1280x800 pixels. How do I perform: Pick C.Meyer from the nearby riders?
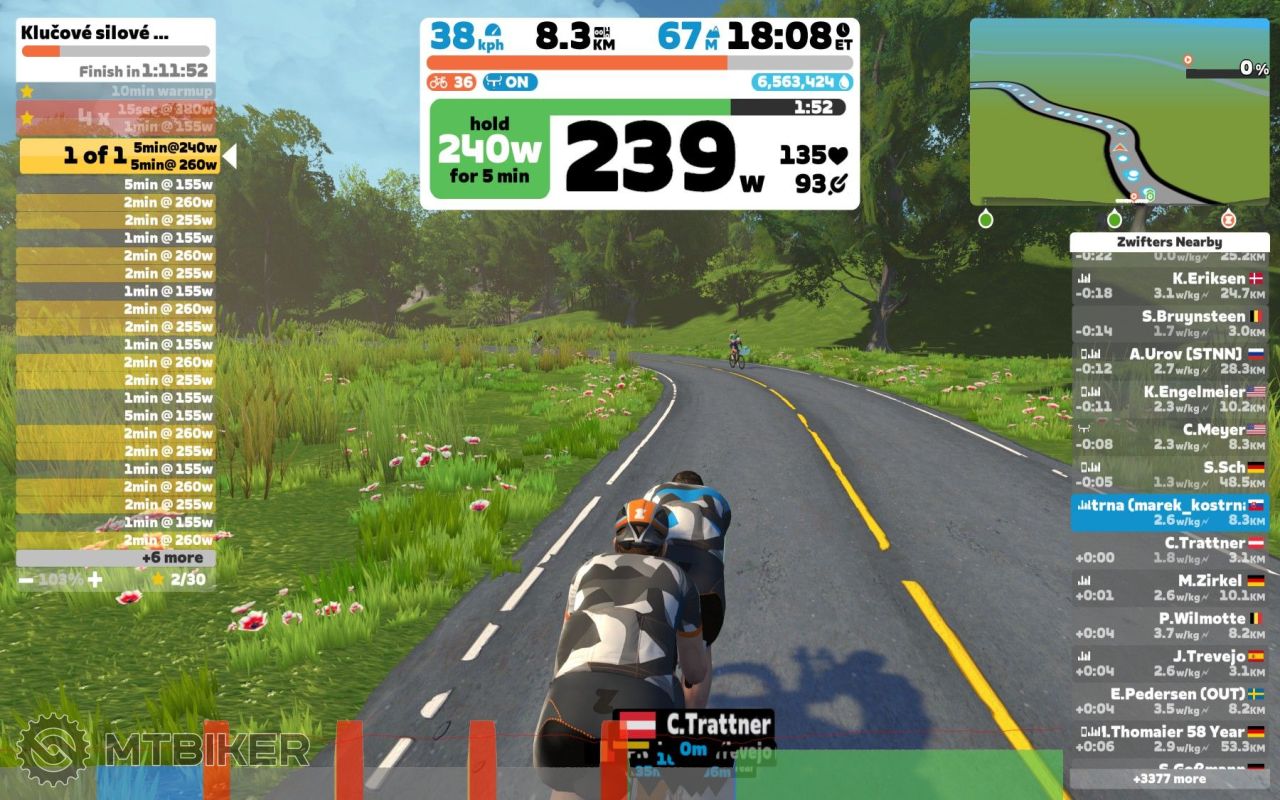(x=1169, y=436)
